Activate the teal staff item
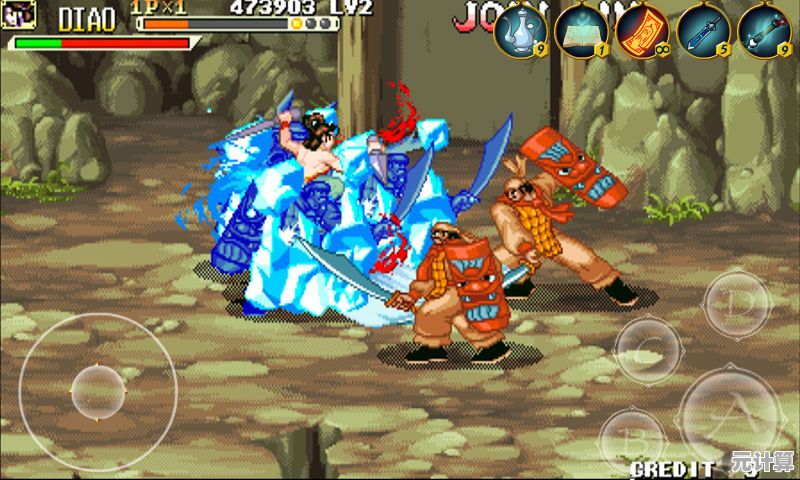This screenshot has height=480, width=800. [764, 30]
